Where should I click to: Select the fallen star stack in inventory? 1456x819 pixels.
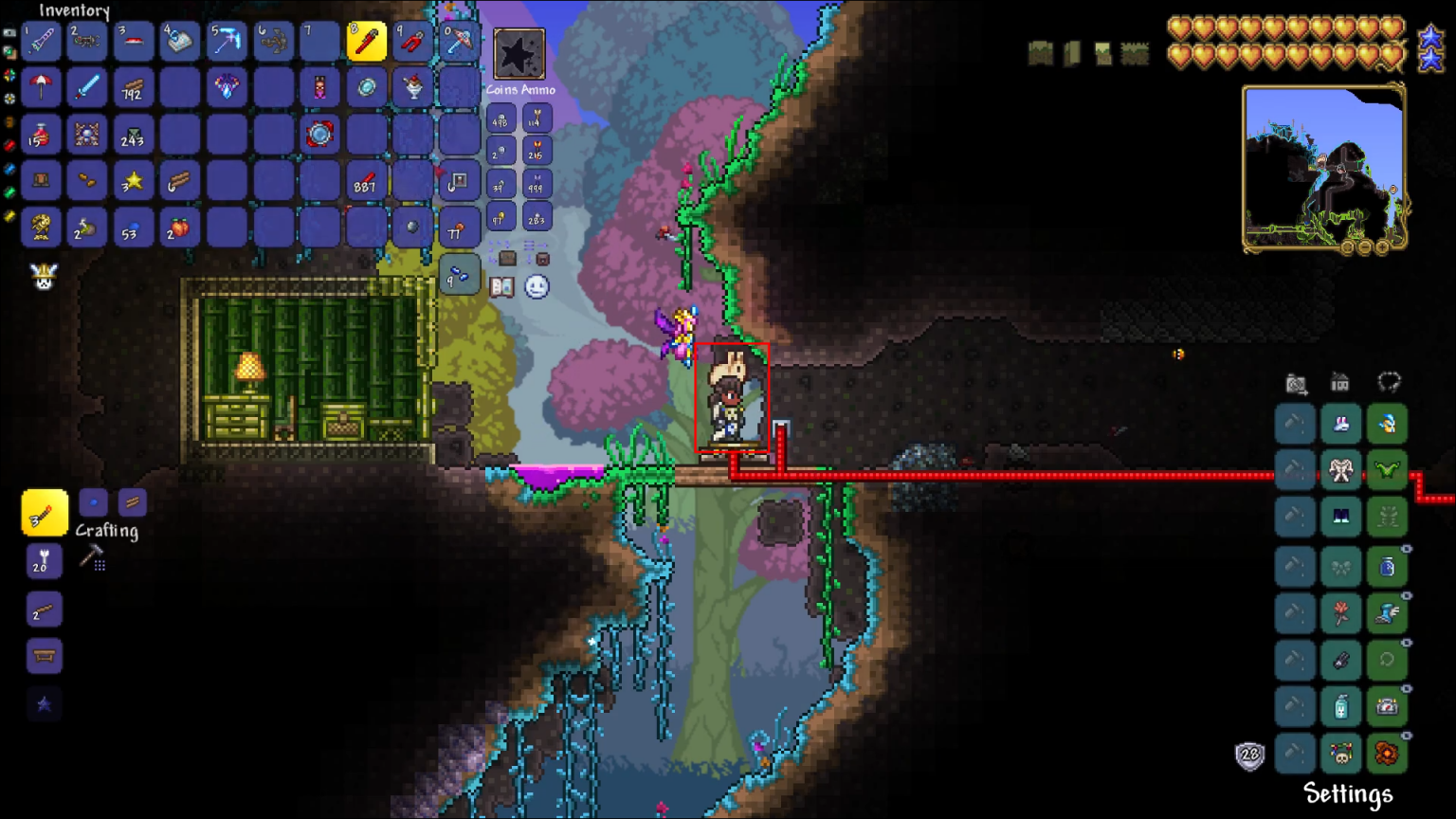click(x=134, y=180)
